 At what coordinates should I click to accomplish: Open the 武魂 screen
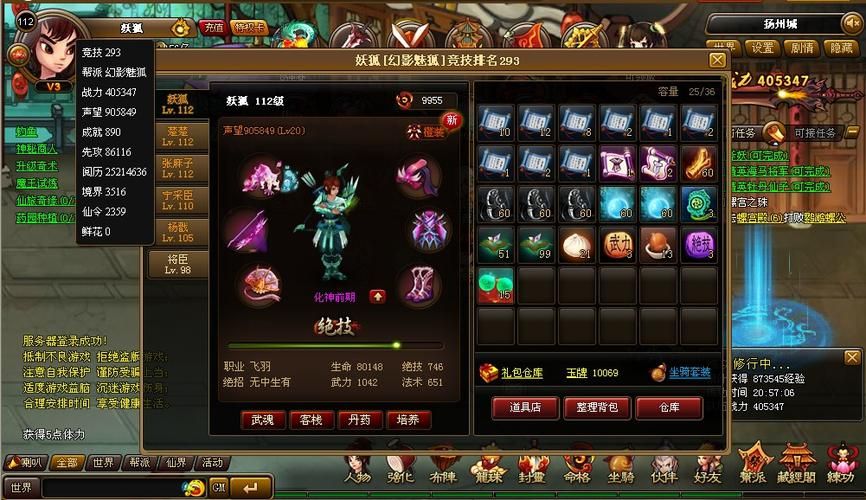coord(262,420)
